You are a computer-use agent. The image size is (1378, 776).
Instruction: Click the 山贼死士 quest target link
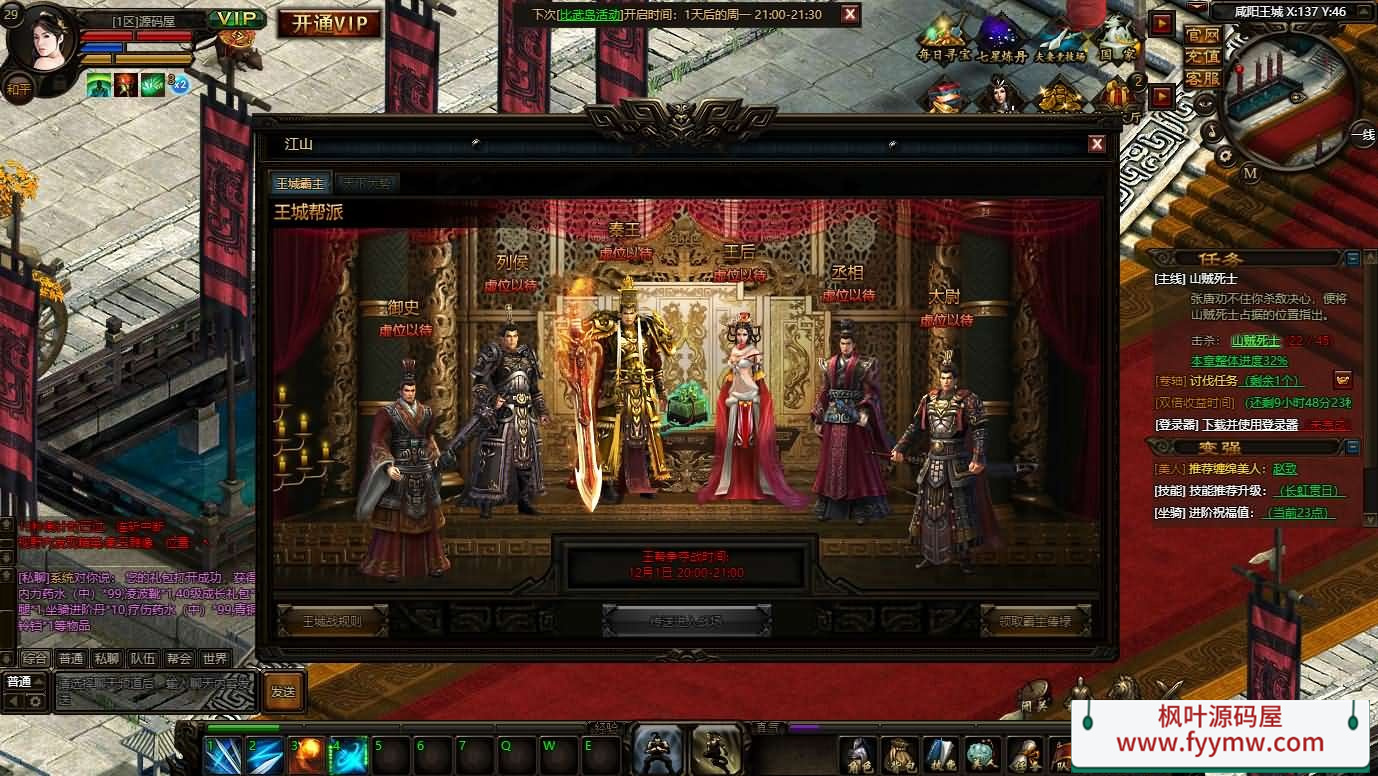(x=1255, y=341)
